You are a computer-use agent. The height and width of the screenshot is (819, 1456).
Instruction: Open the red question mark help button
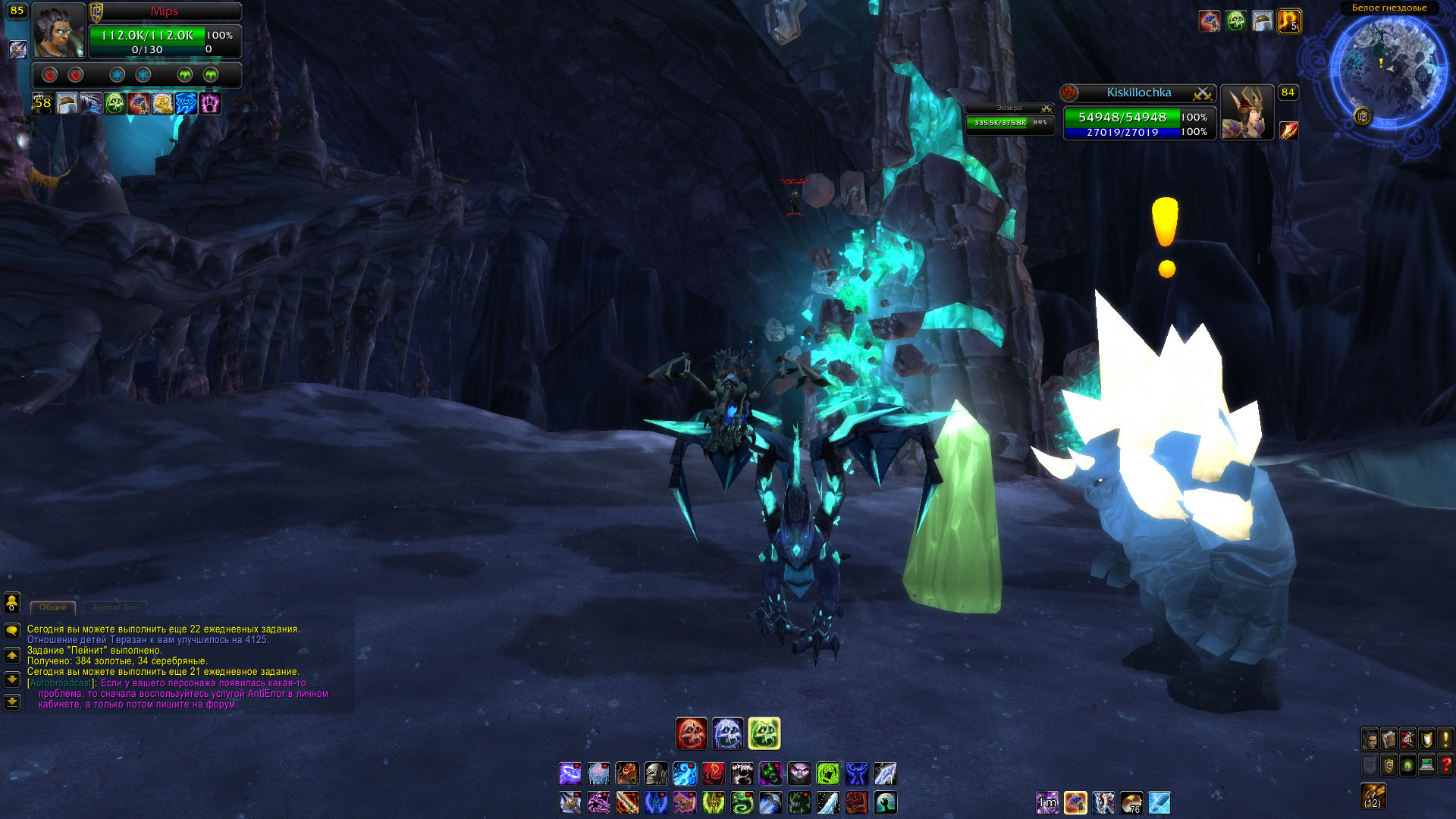pyautogui.click(x=1445, y=764)
